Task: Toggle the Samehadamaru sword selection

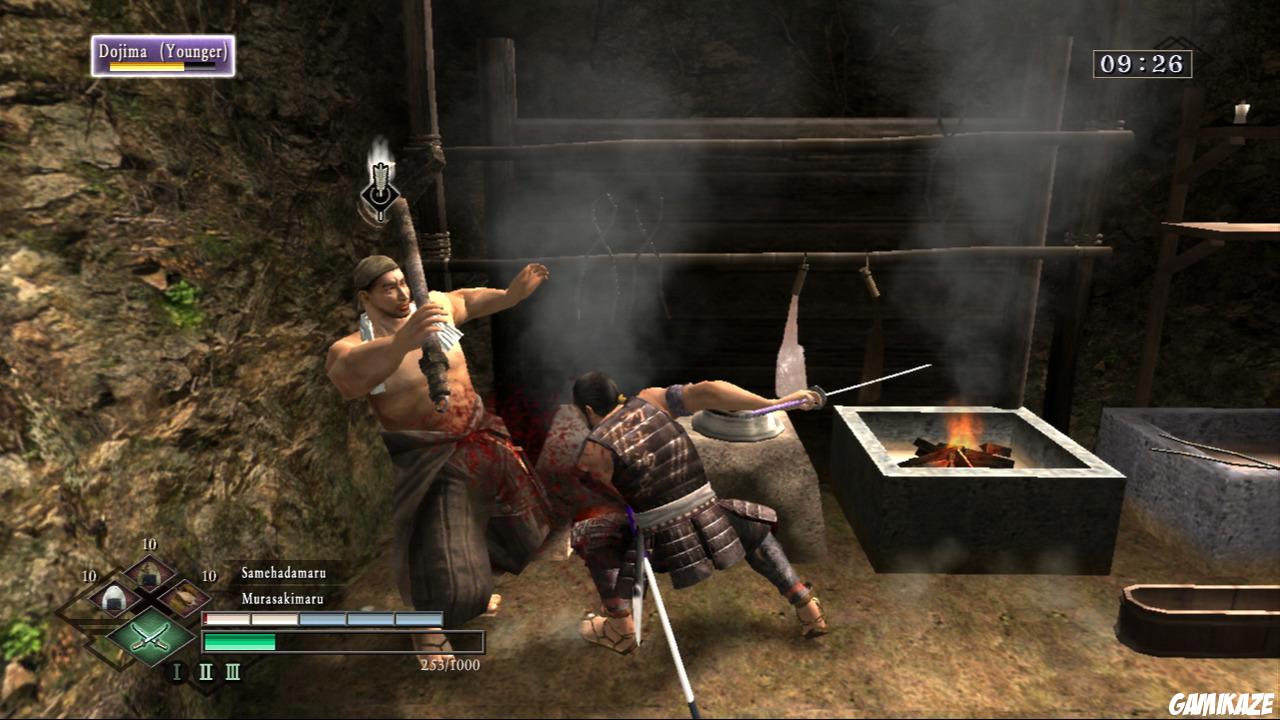Action: tap(282, 572)
